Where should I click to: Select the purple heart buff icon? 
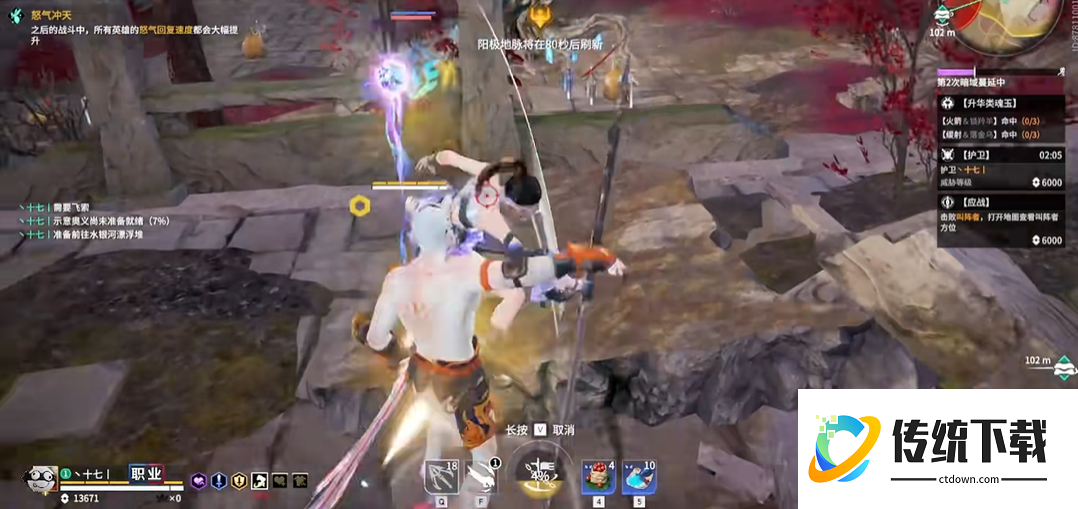click(x=199, y=481)
